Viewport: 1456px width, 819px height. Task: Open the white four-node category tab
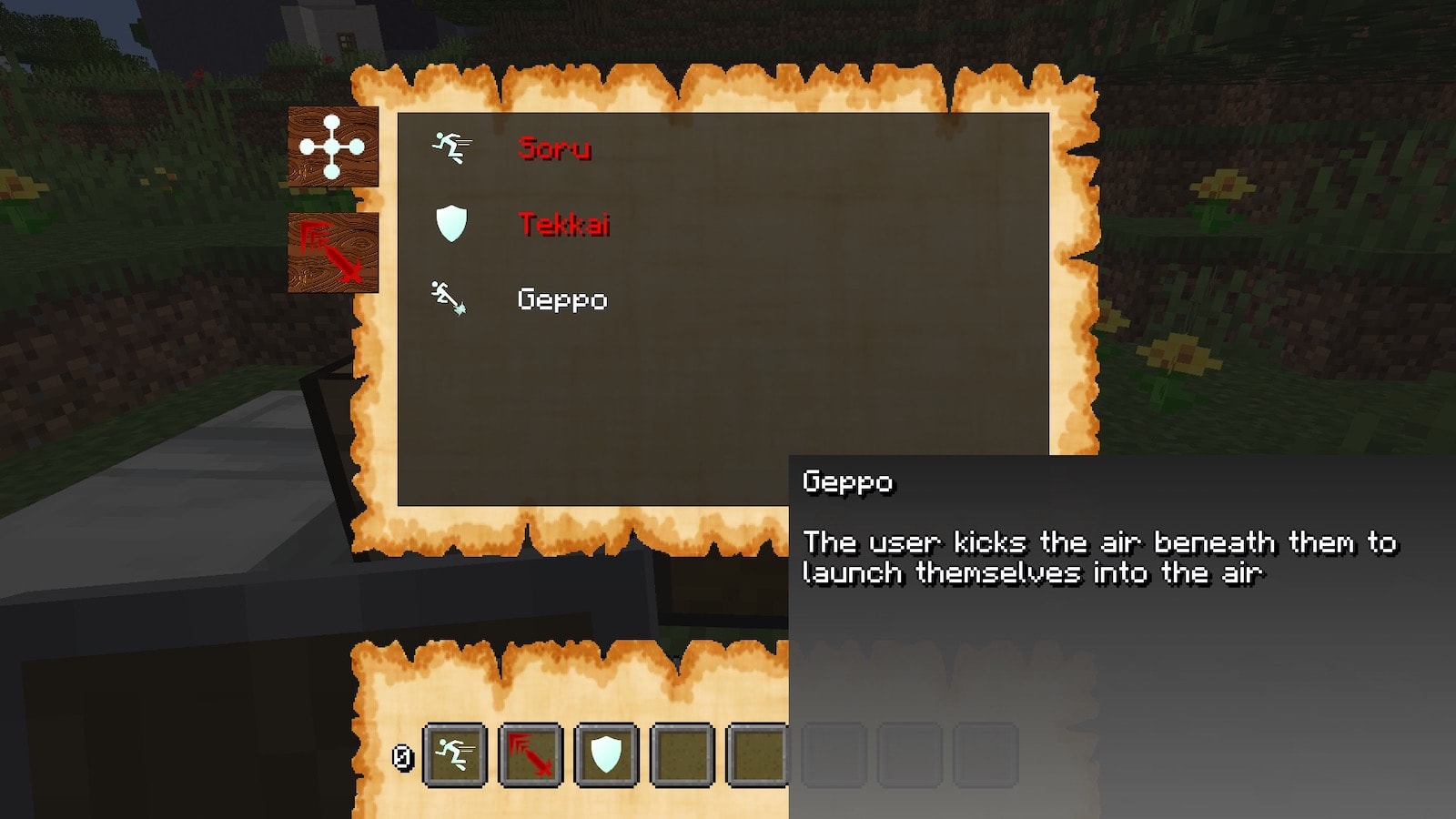tap(333, 147)
